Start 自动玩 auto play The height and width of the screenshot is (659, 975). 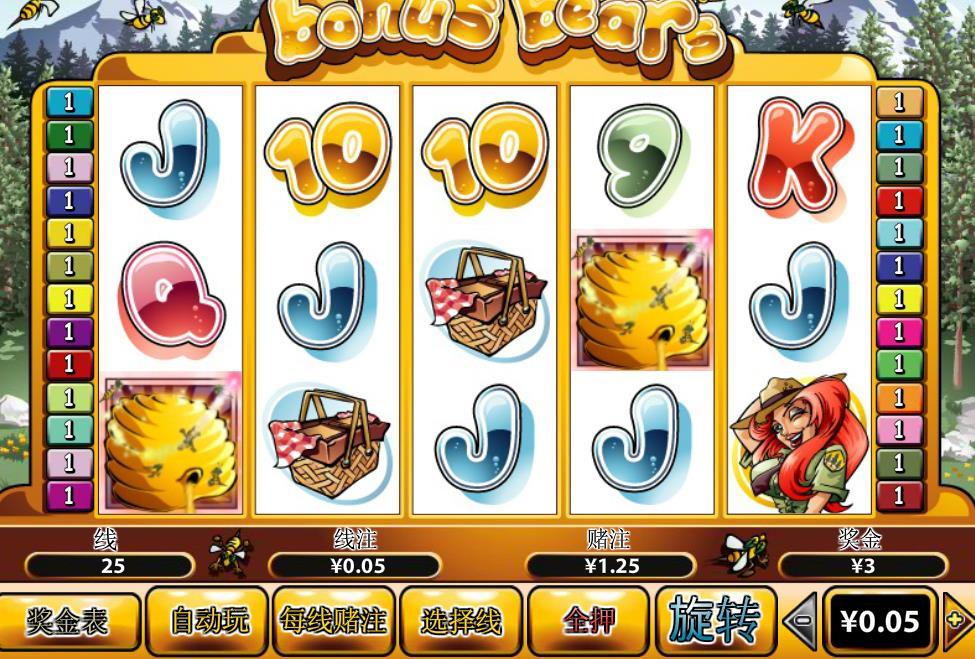[208, 621]
